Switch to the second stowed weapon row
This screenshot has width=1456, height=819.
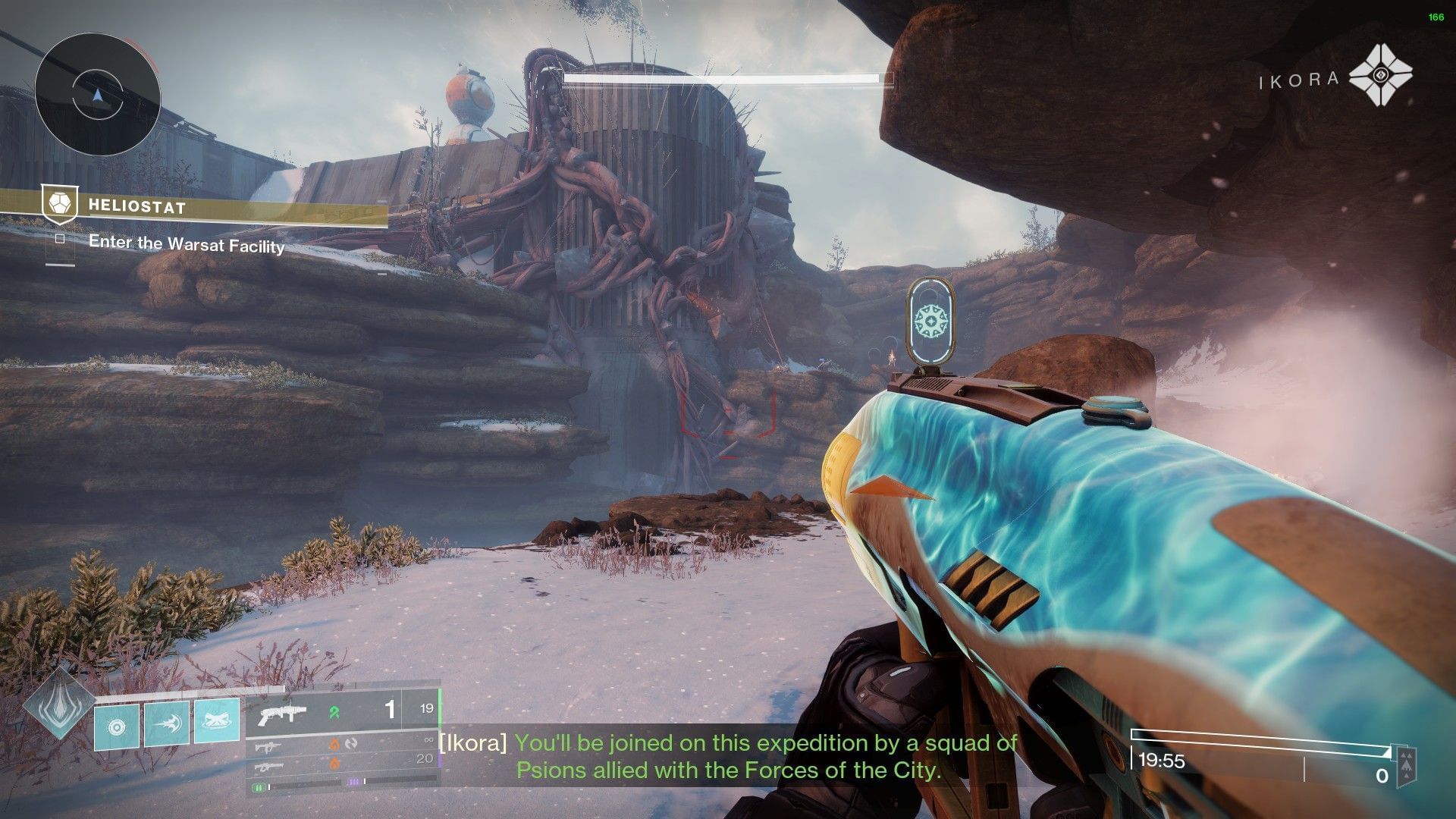343,744
